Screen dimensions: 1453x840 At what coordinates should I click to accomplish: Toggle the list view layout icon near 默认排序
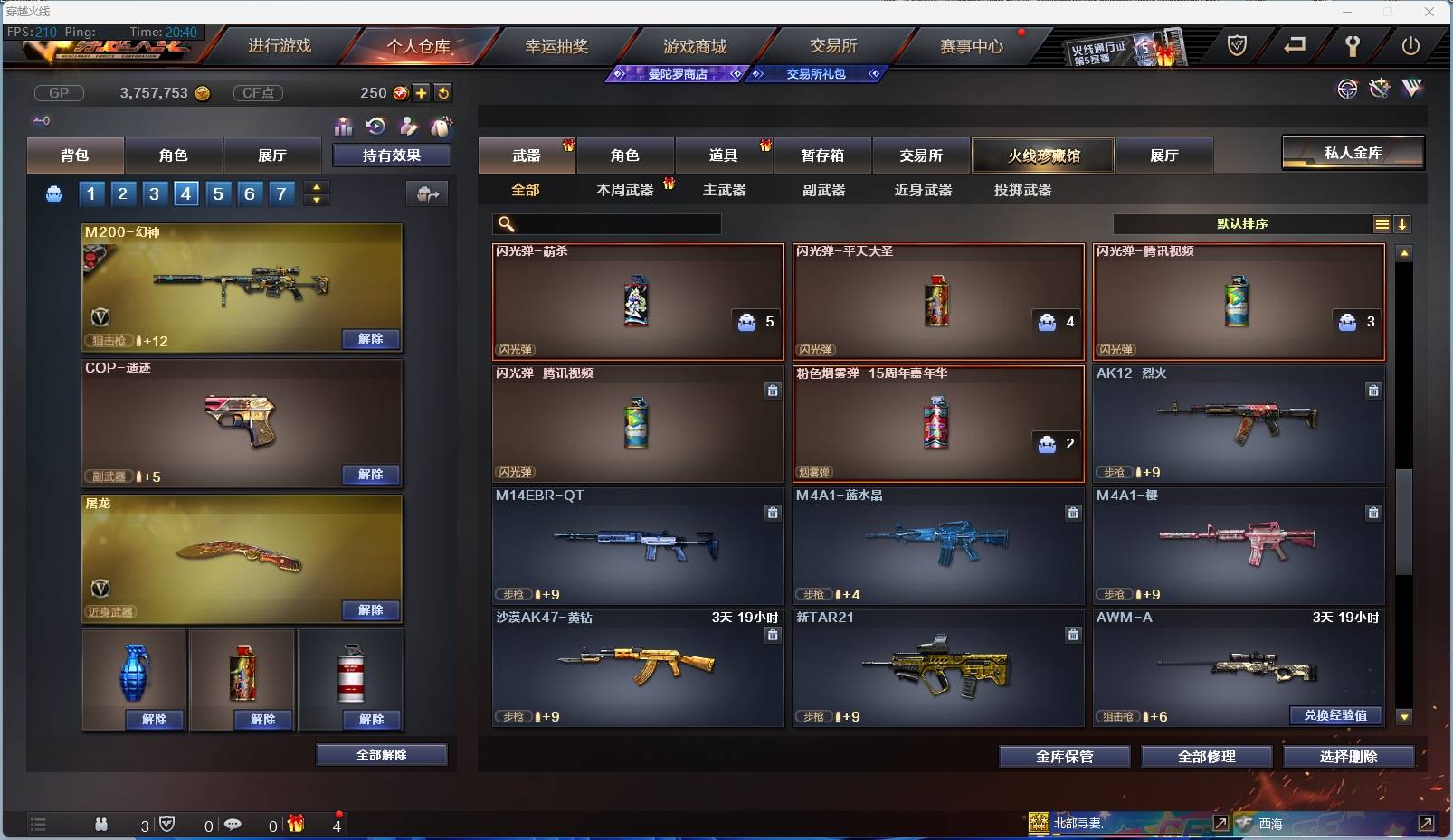coord(1382,223)
